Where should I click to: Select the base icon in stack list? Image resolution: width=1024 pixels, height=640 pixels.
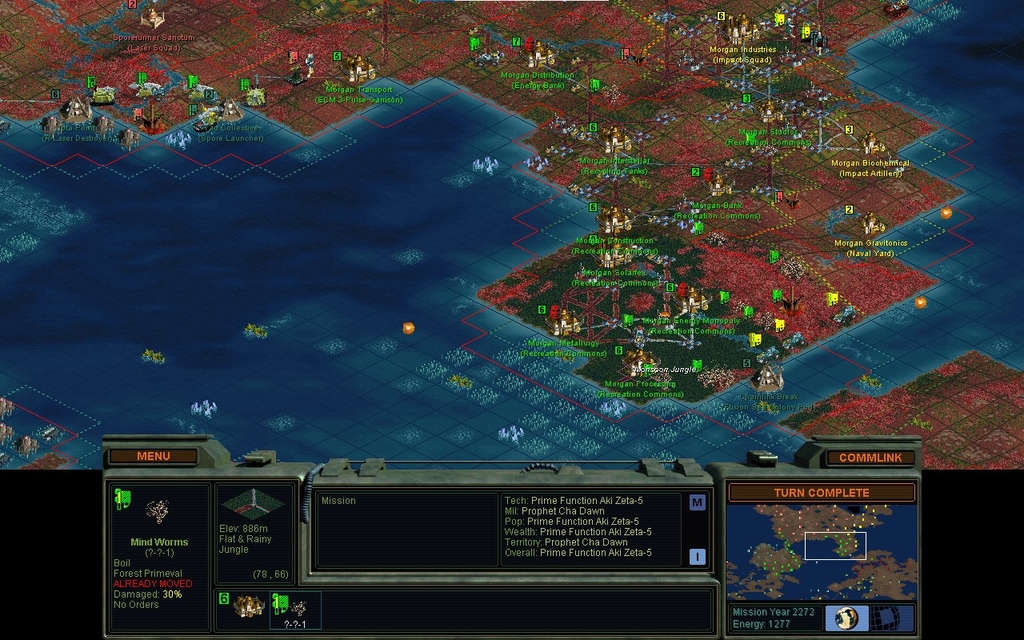coord(247,607)
